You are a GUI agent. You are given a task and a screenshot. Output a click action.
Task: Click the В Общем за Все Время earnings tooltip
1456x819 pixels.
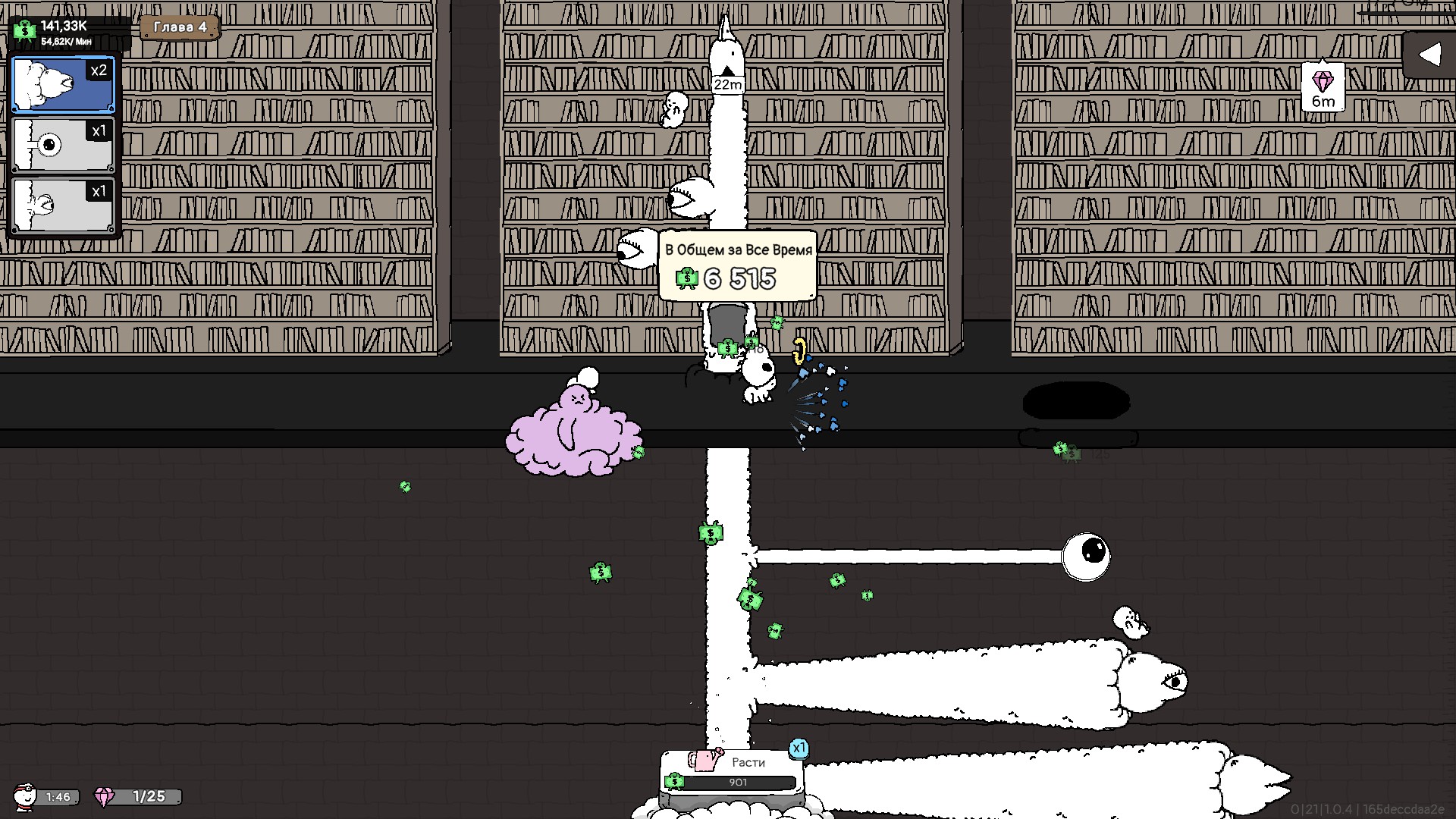tap(737, 247)
